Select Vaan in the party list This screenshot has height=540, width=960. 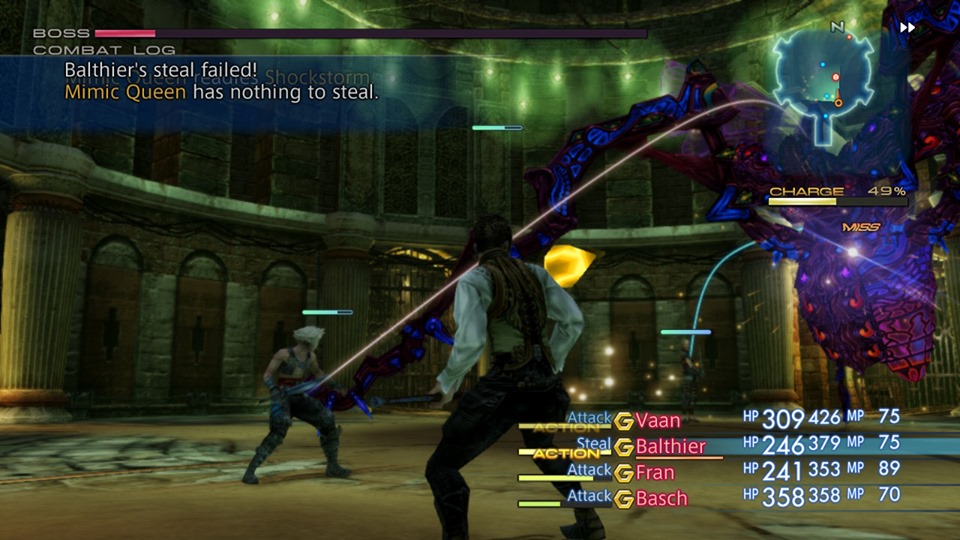click(657, 421)
